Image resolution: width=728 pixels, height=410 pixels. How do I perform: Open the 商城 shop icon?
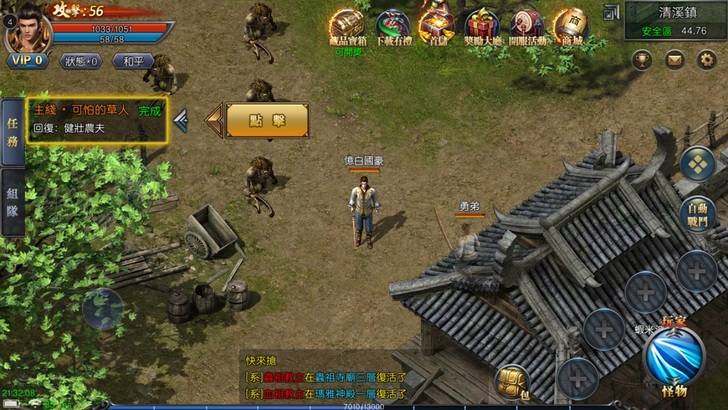[572, 24]
